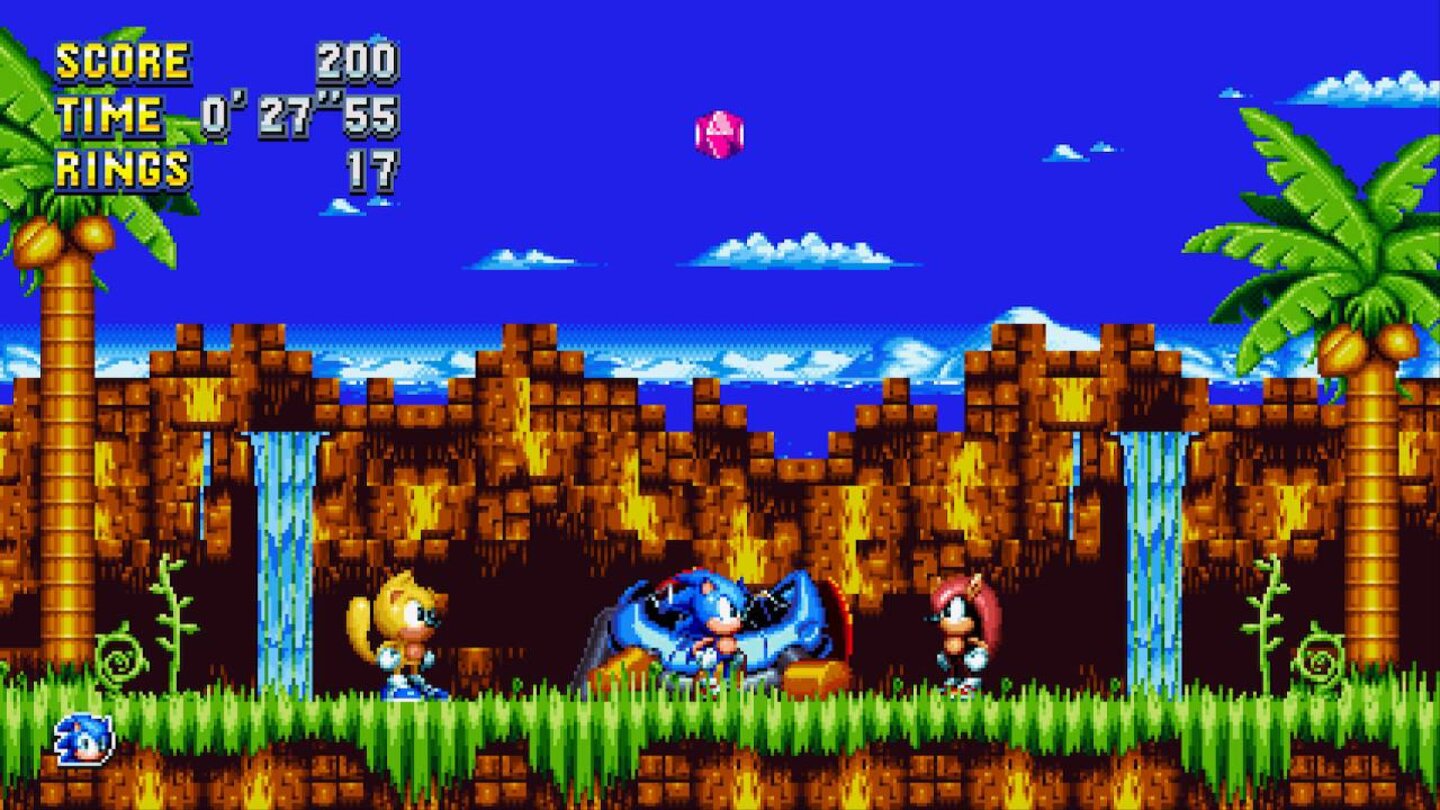Click the yellow SCORE label icon text
Image resolution: width=1440 pixels, height=810 pixels.
(126, 59)
